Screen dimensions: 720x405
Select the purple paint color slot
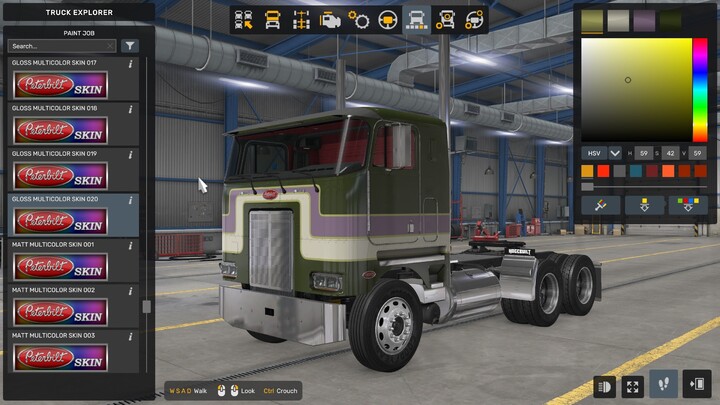coord(645,20)
